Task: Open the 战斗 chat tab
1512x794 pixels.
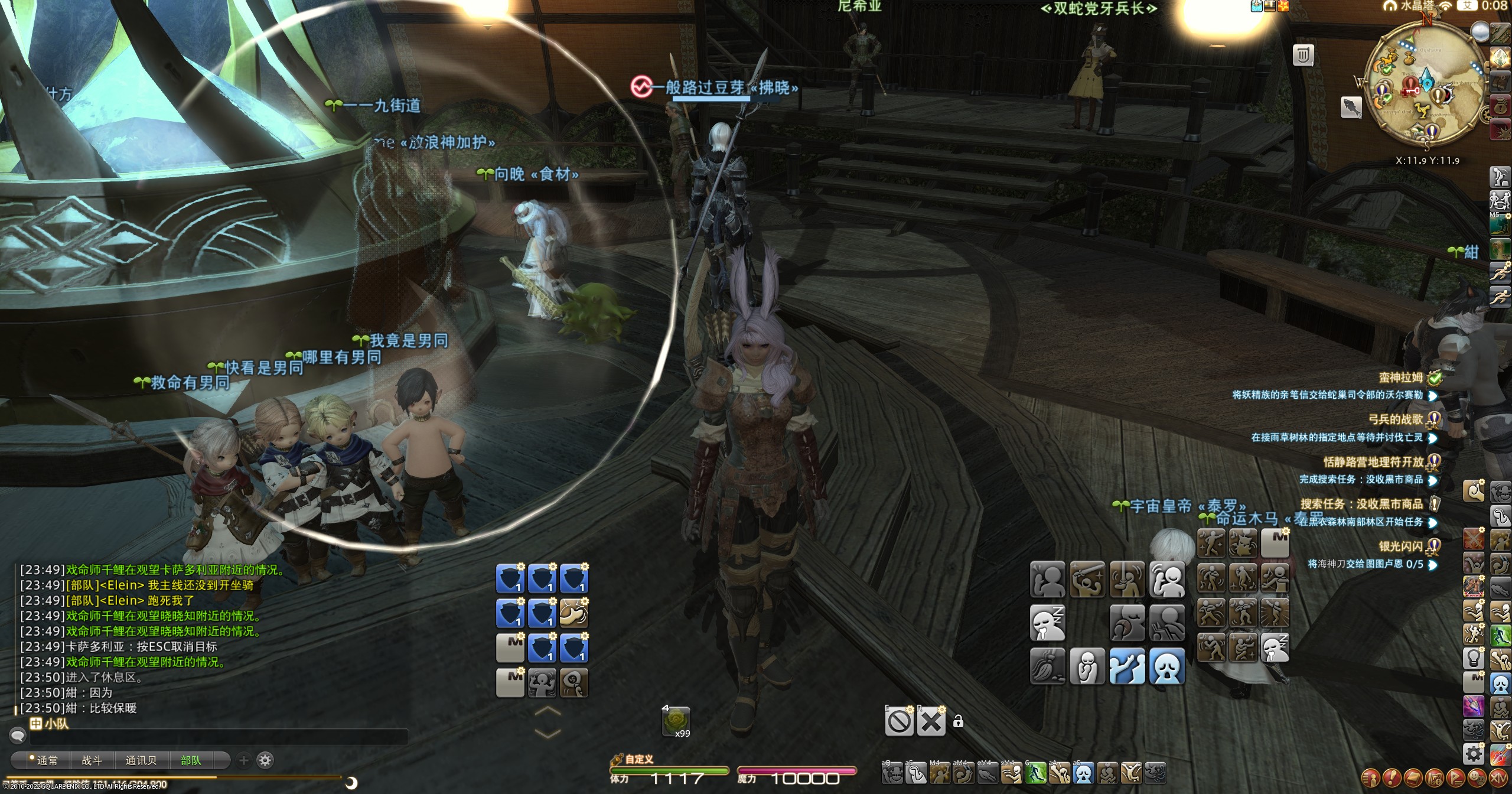Action: tap(92, 760)
